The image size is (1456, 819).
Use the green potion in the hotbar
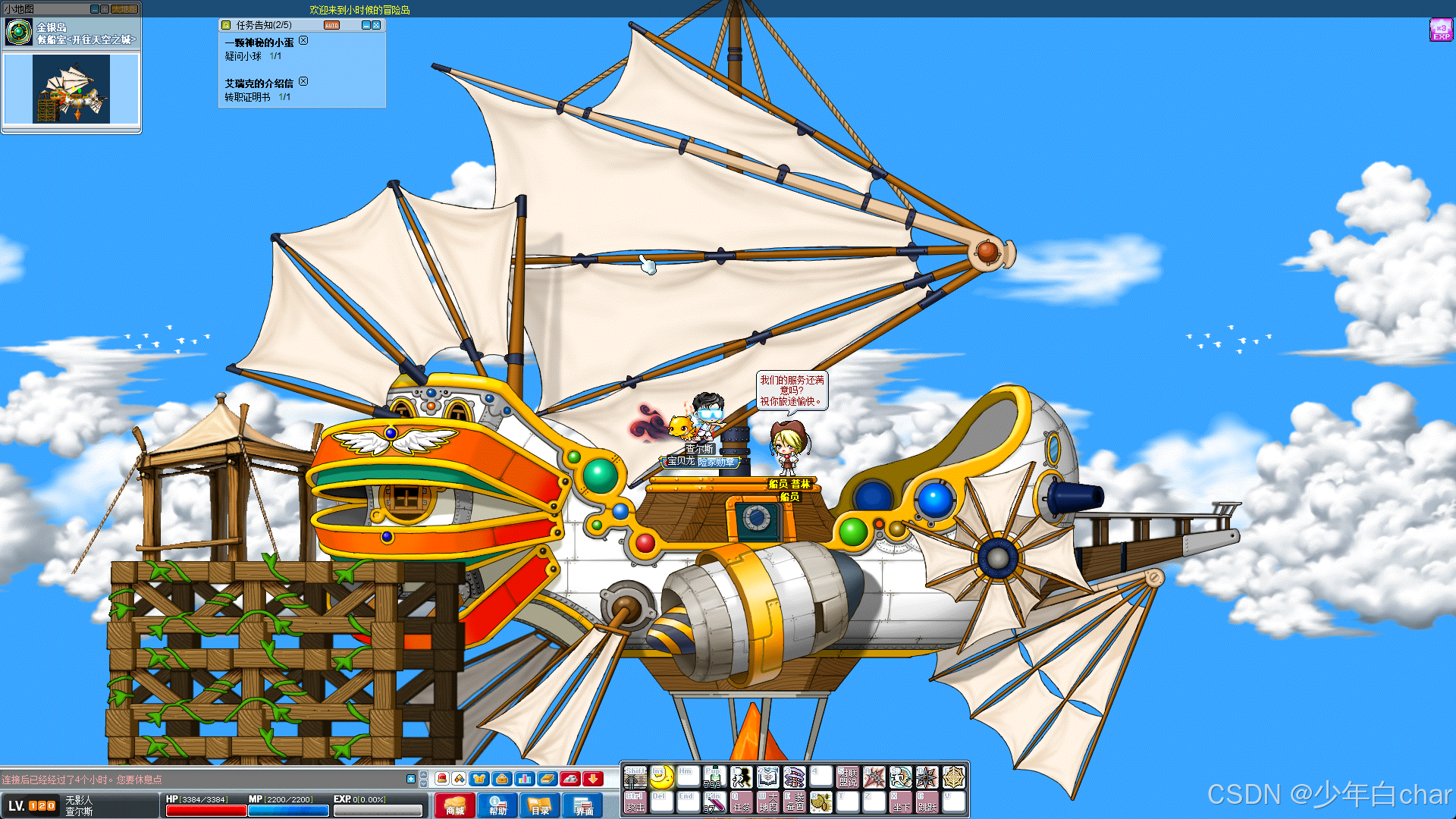click(714, 777)
